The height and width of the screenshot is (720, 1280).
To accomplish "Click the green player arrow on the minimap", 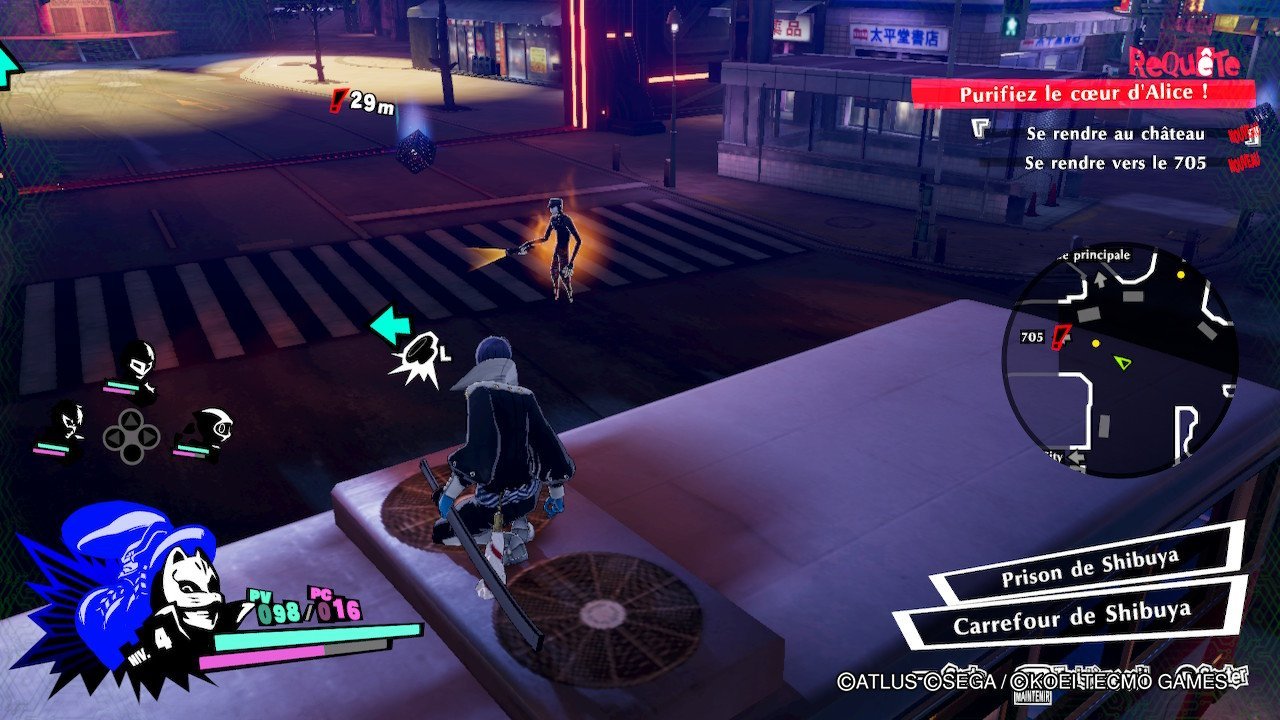I will point(1124,362).
